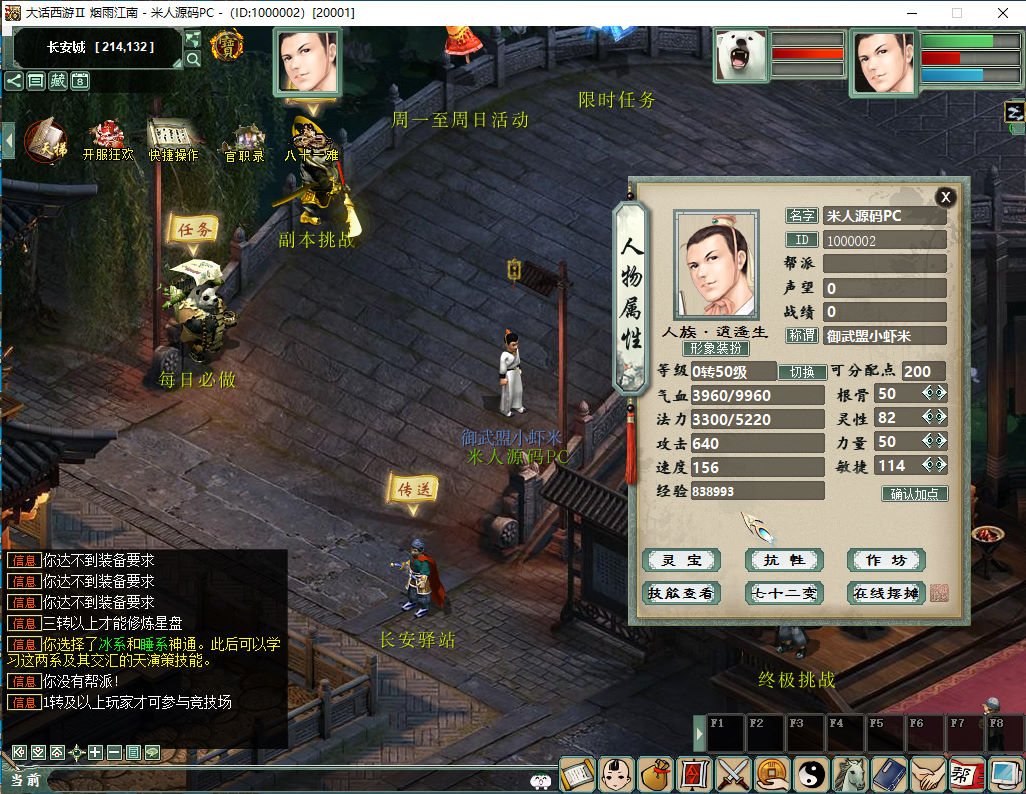Maximize the game window

coord(956,13)
